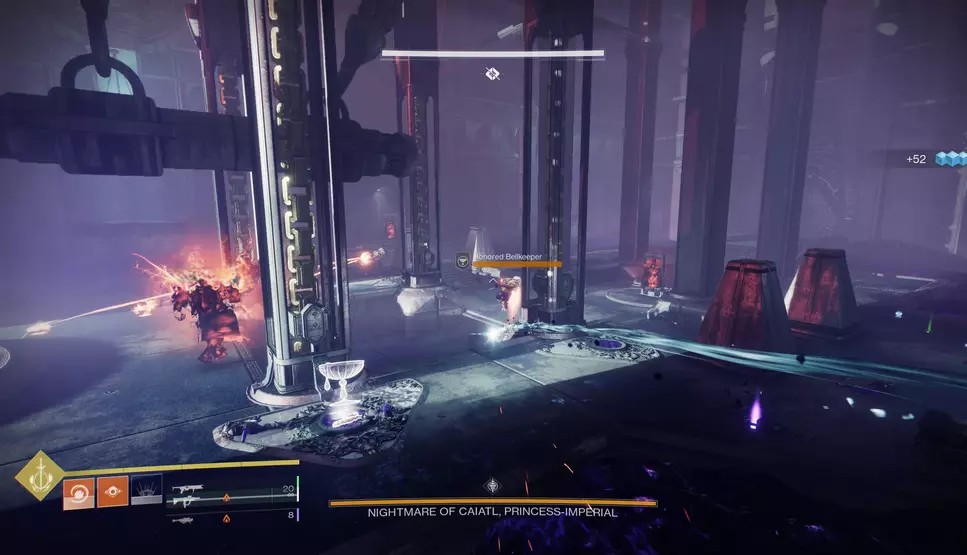The width and height of the screenshot is (967, 555).
Task: Select the objective waypoint marker under white bar
Action: (492, 73)
